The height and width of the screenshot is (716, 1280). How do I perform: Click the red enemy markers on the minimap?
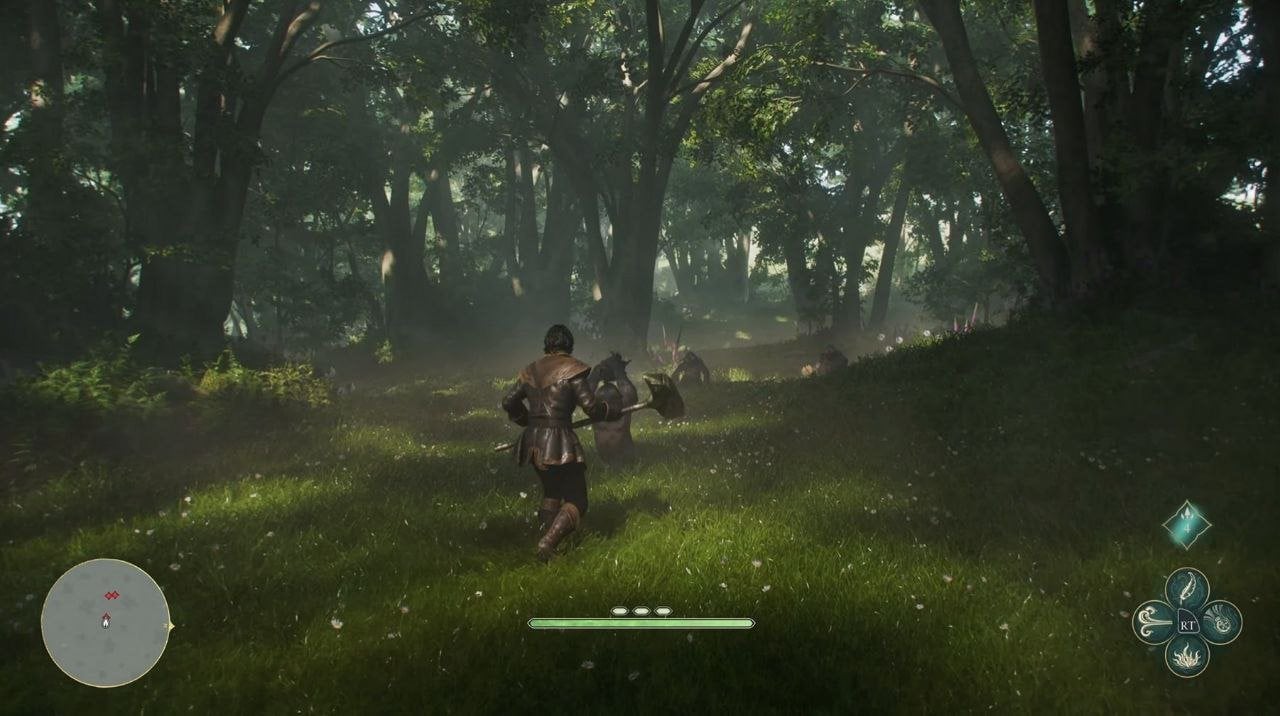point(111,596)
